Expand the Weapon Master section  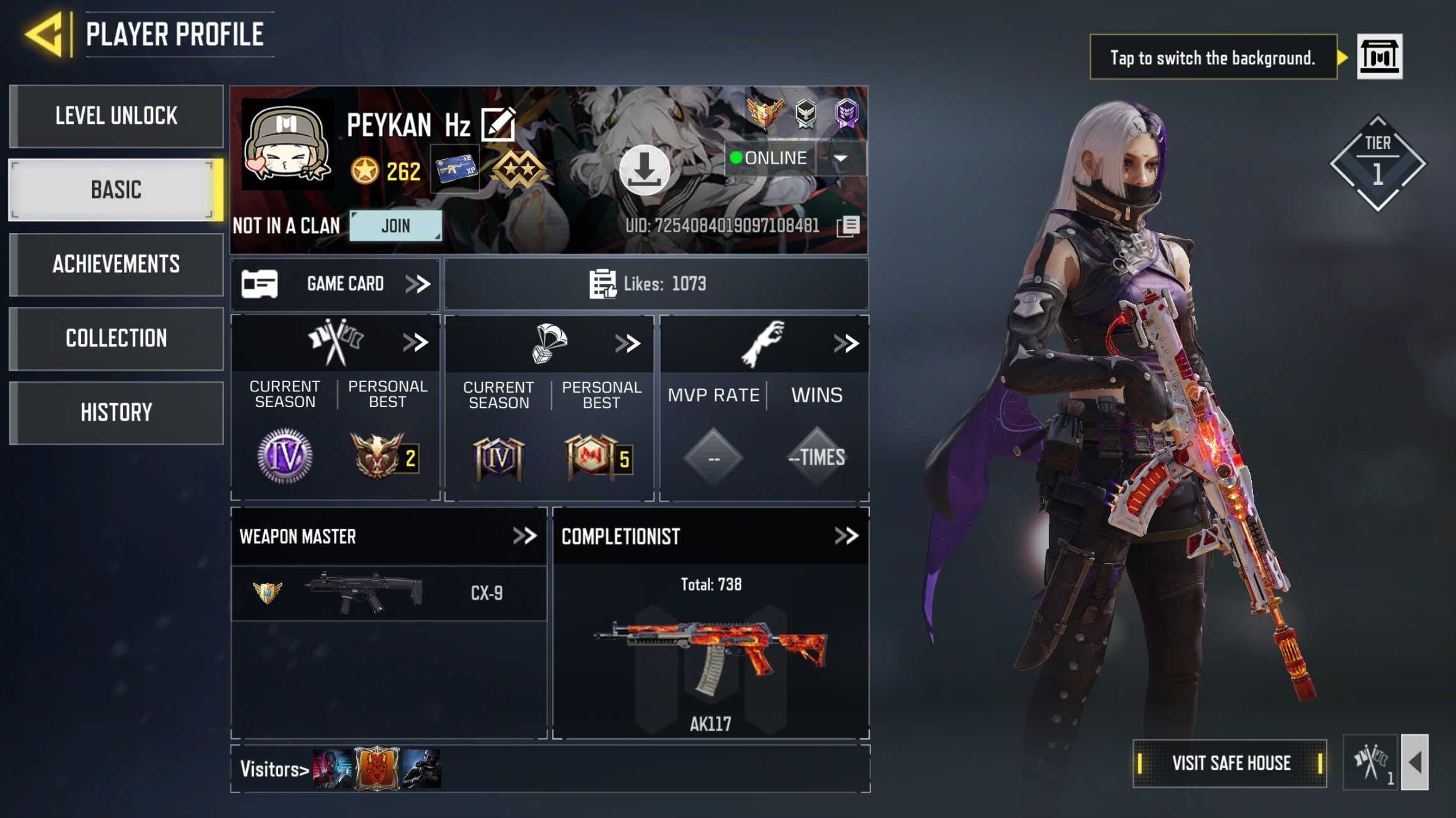point(524,536)
